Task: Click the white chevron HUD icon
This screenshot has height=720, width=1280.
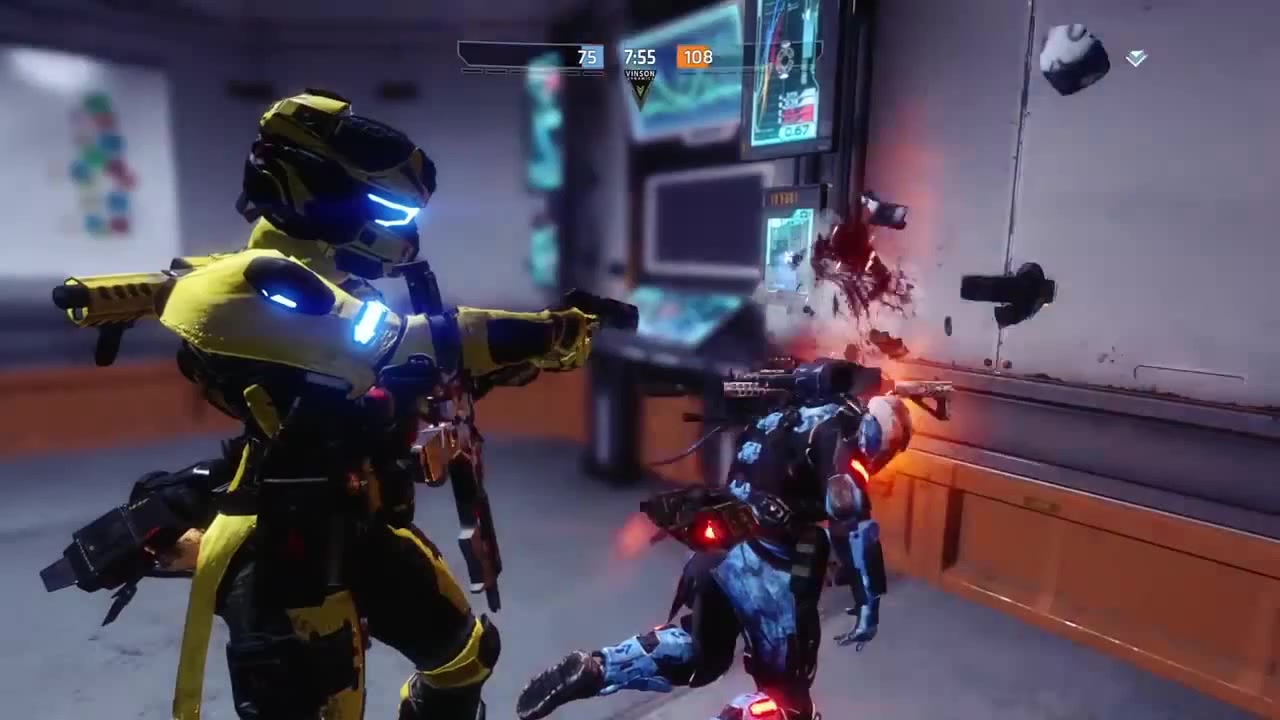Action: pyautogui.click(x=1136, y=59)
